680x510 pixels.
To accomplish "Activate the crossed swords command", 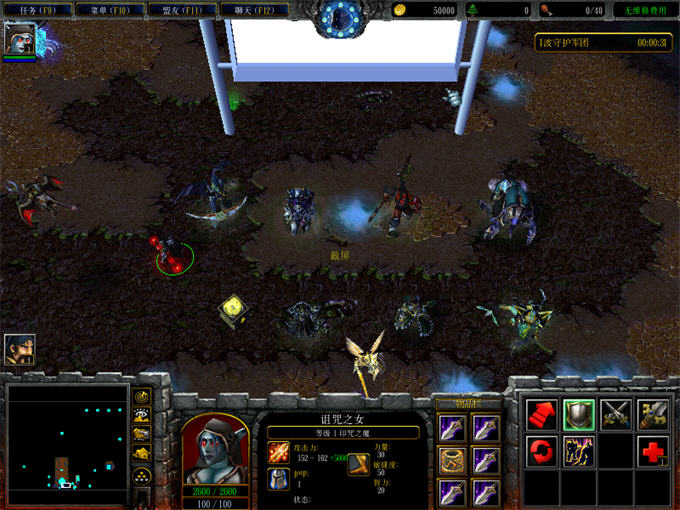I will (x=617, y=414).
